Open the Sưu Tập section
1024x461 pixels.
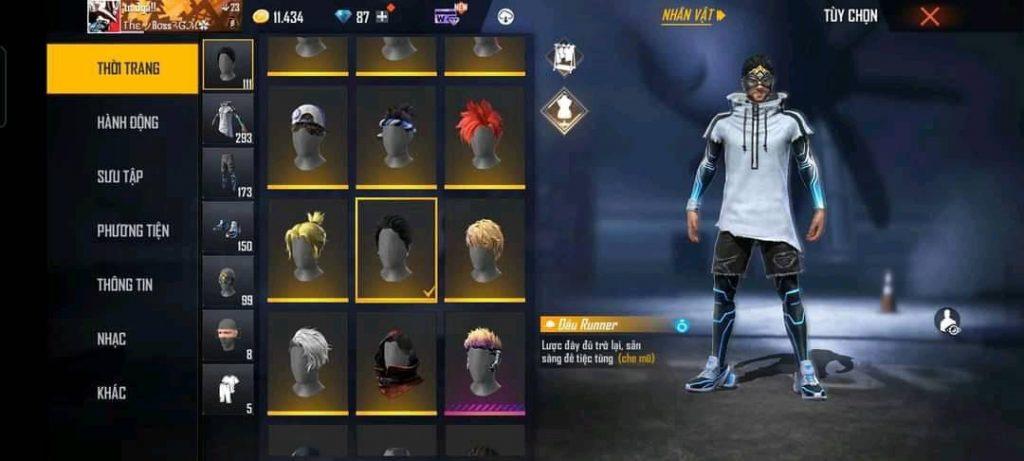[120, 176]
